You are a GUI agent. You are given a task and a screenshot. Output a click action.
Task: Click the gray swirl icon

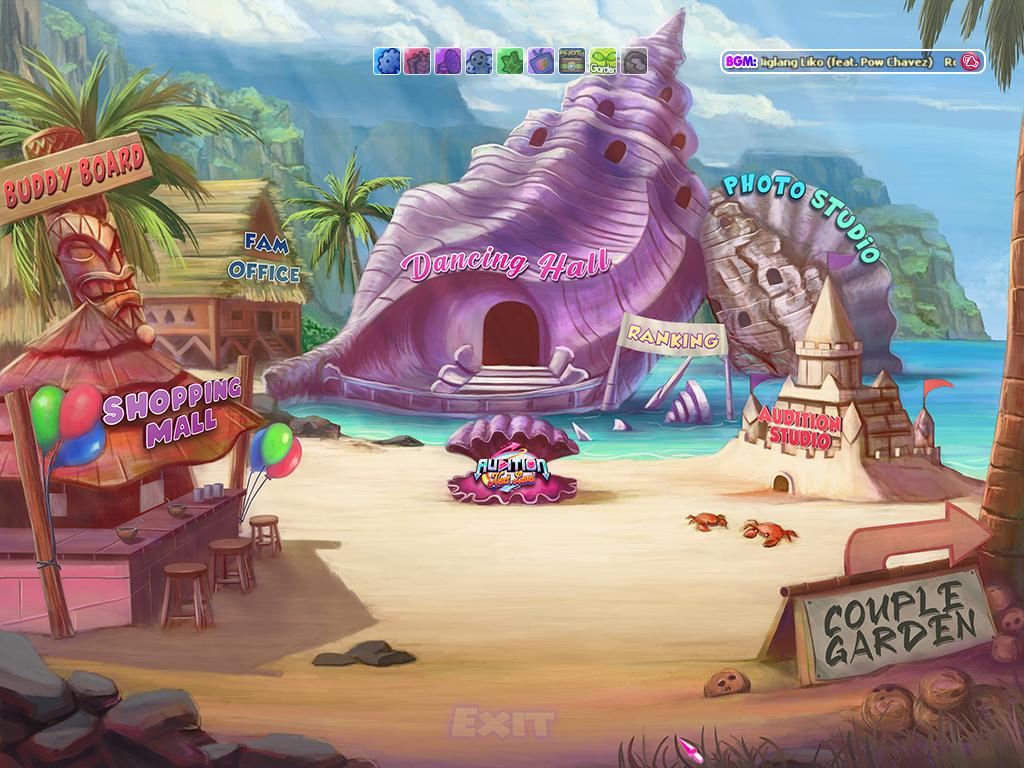coord(634,61)
